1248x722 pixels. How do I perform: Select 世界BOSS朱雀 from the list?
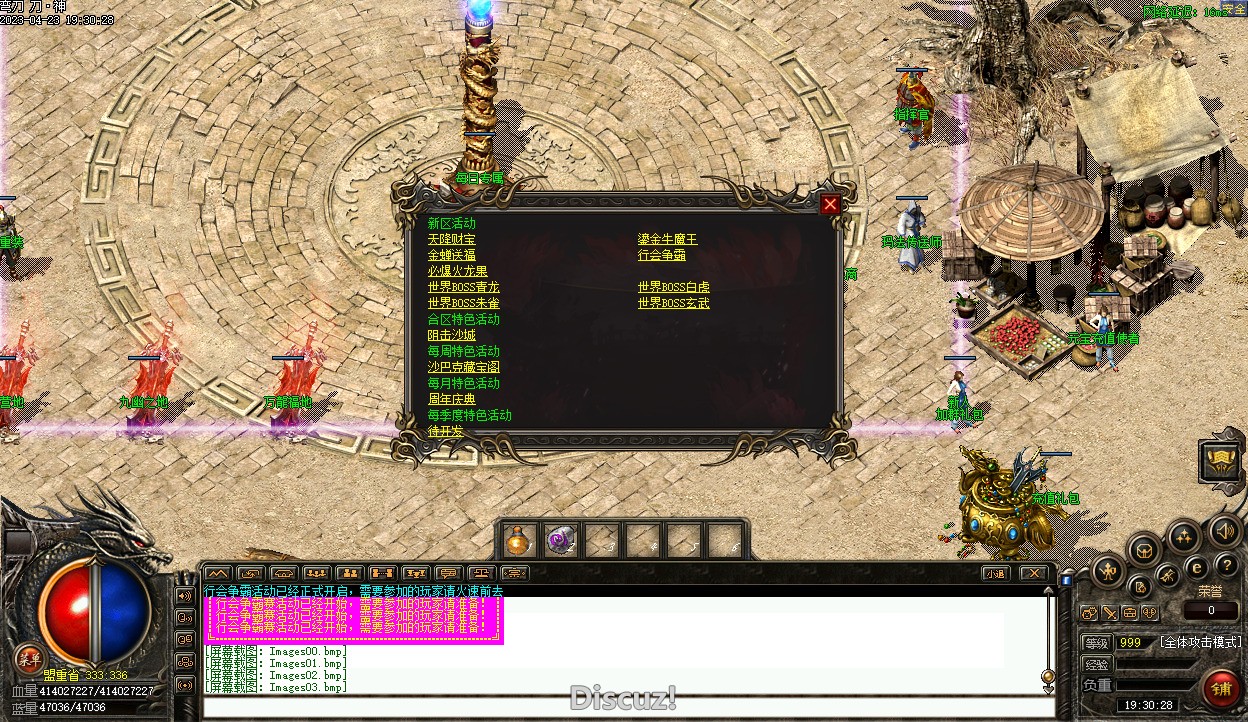(463, 304)
